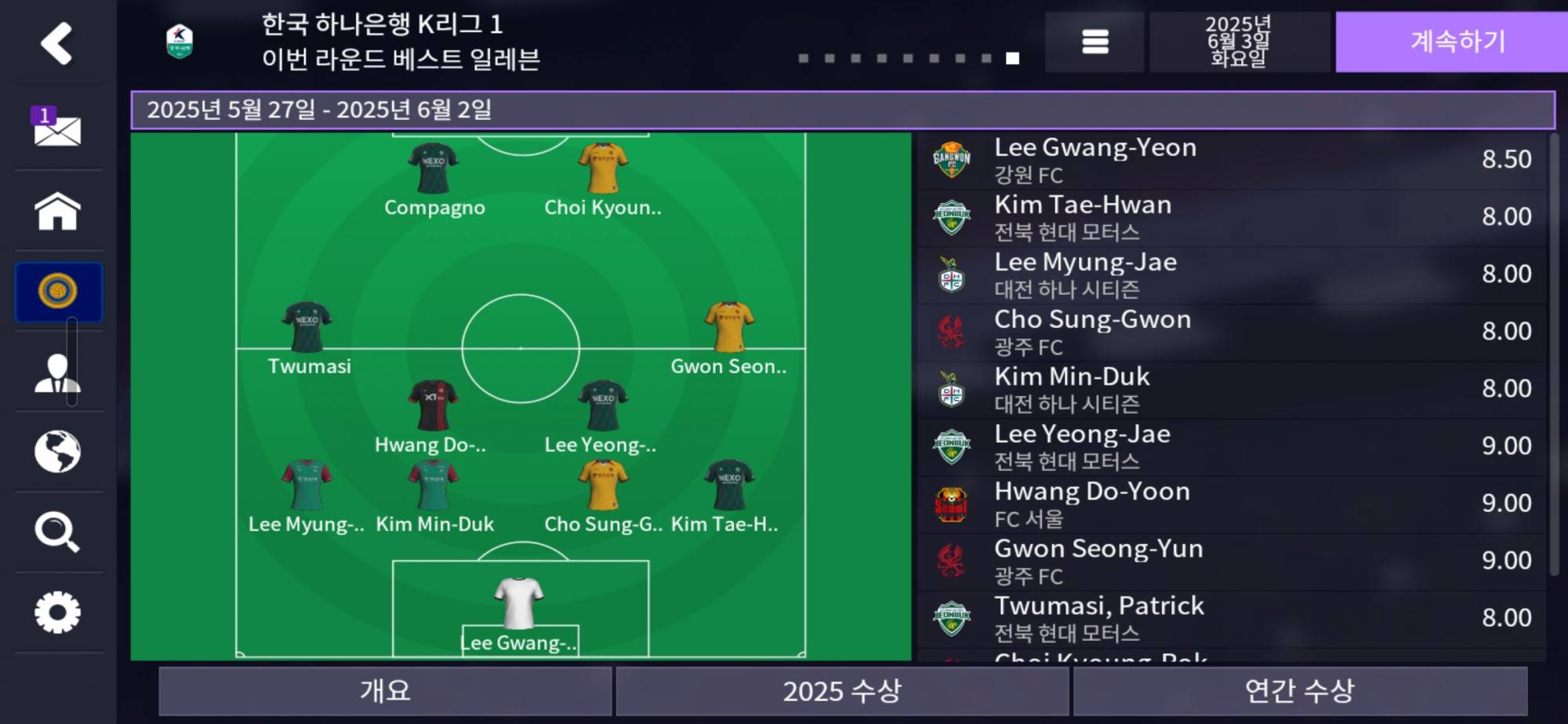Open the manager profile icon
The width and height of the screenshot is (1568, 724).
pyautogui.click(x=57, y=373)
